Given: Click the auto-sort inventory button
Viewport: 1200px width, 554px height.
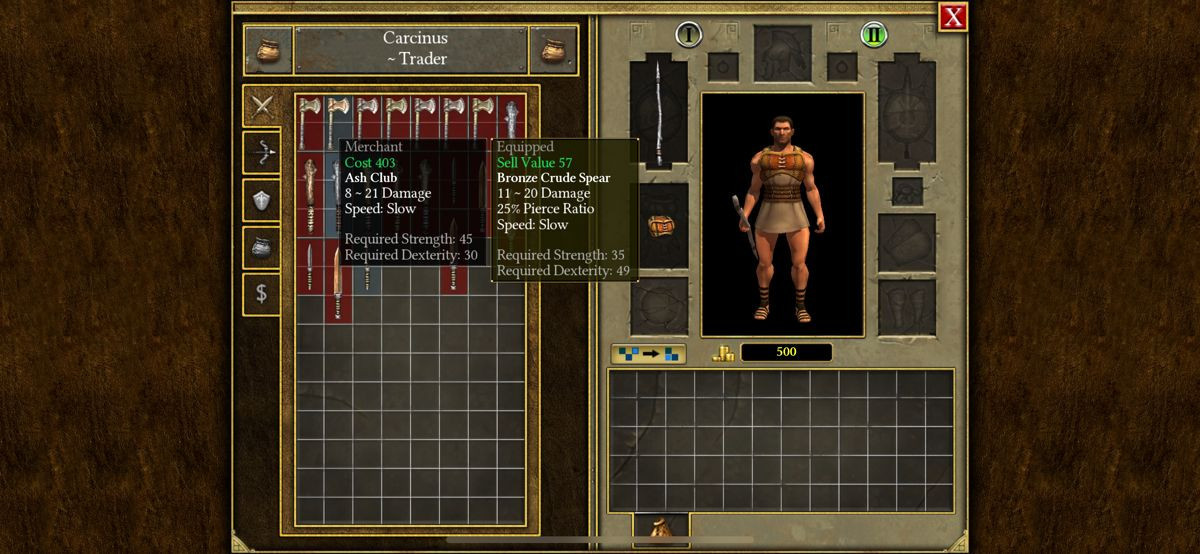Looking at the screenshot, I should [648, 353].
